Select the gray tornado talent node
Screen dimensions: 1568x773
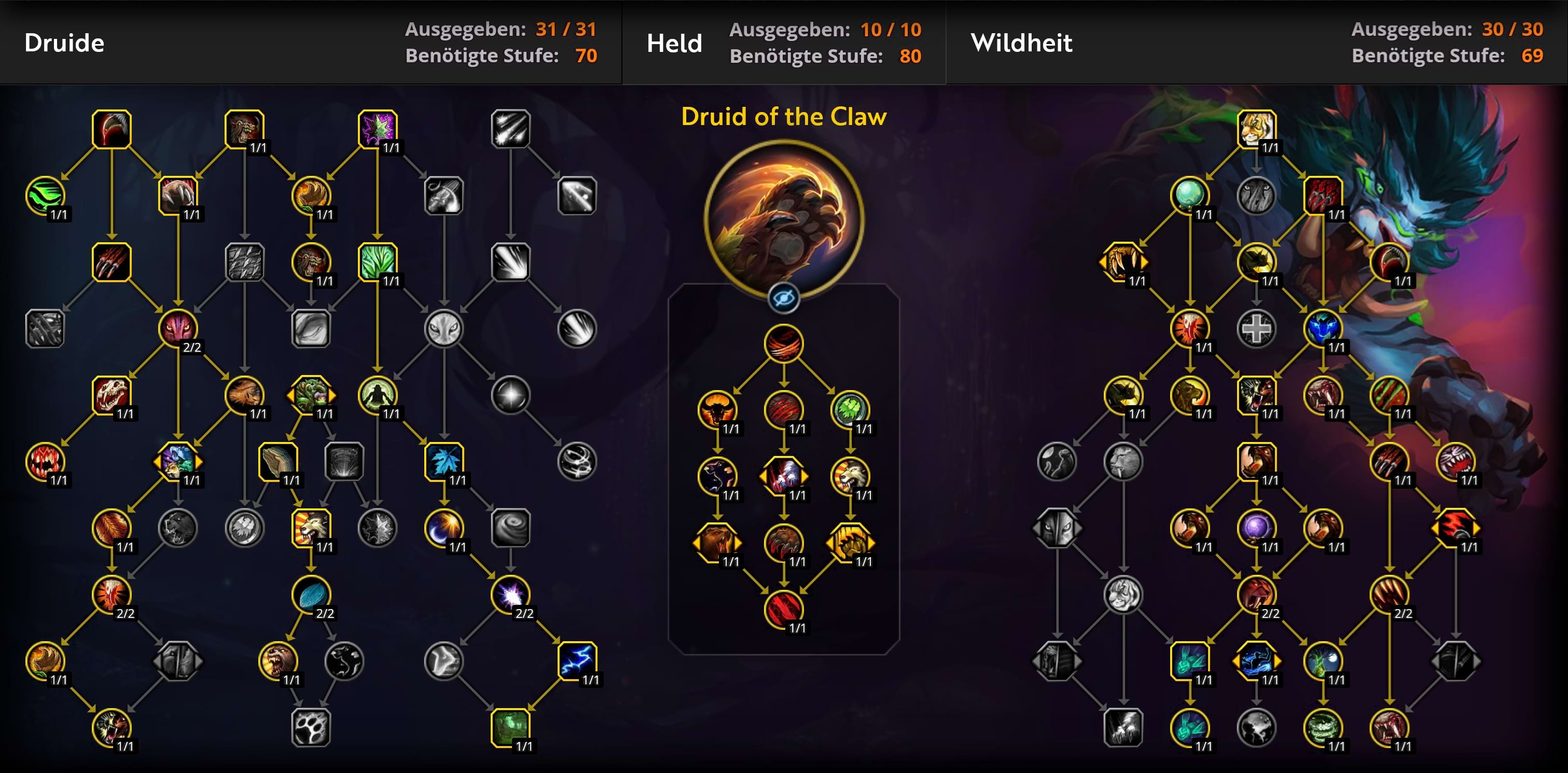(510, 528)
